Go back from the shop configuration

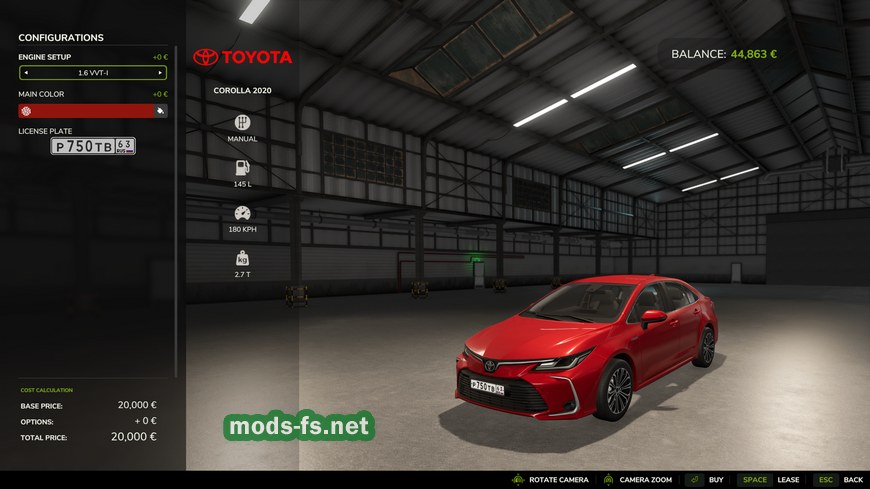coord(839,480)
